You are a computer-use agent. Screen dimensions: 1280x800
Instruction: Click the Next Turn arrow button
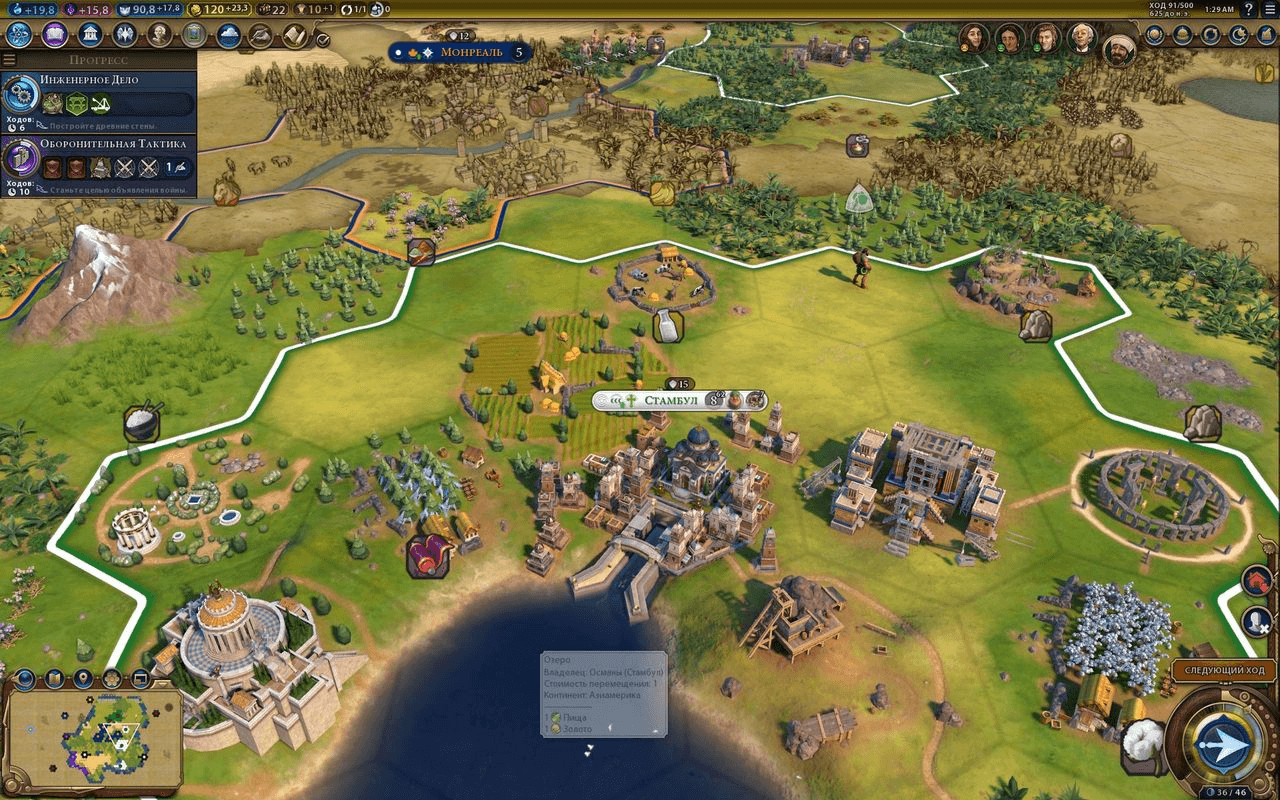(1222, 746)
